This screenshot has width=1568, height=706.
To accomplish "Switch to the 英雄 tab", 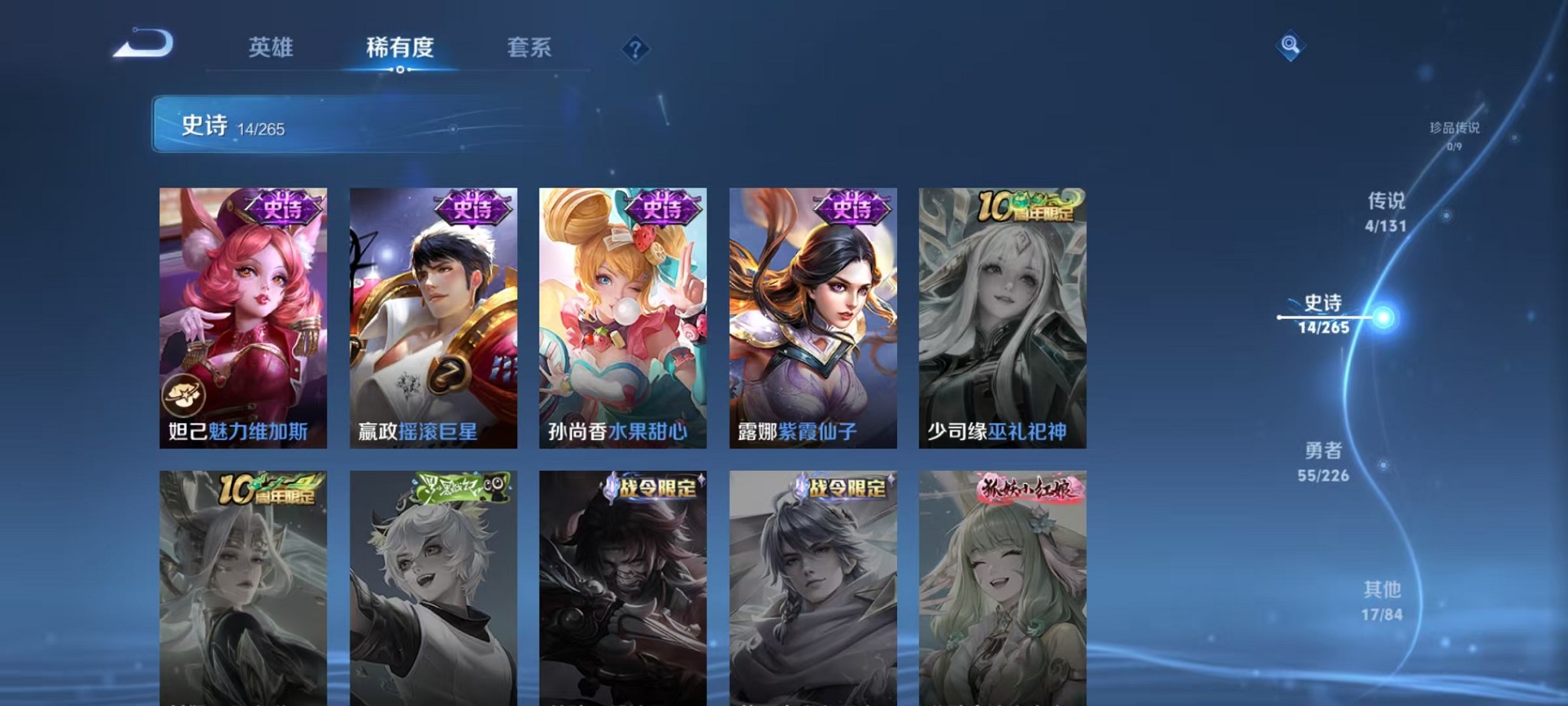I will click(x=272, y=48).
